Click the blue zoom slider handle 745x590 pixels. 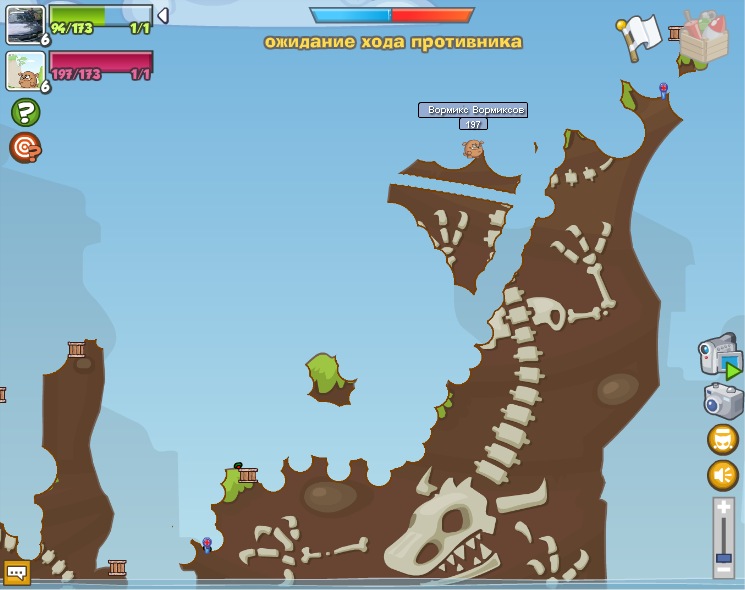[724, 557]
